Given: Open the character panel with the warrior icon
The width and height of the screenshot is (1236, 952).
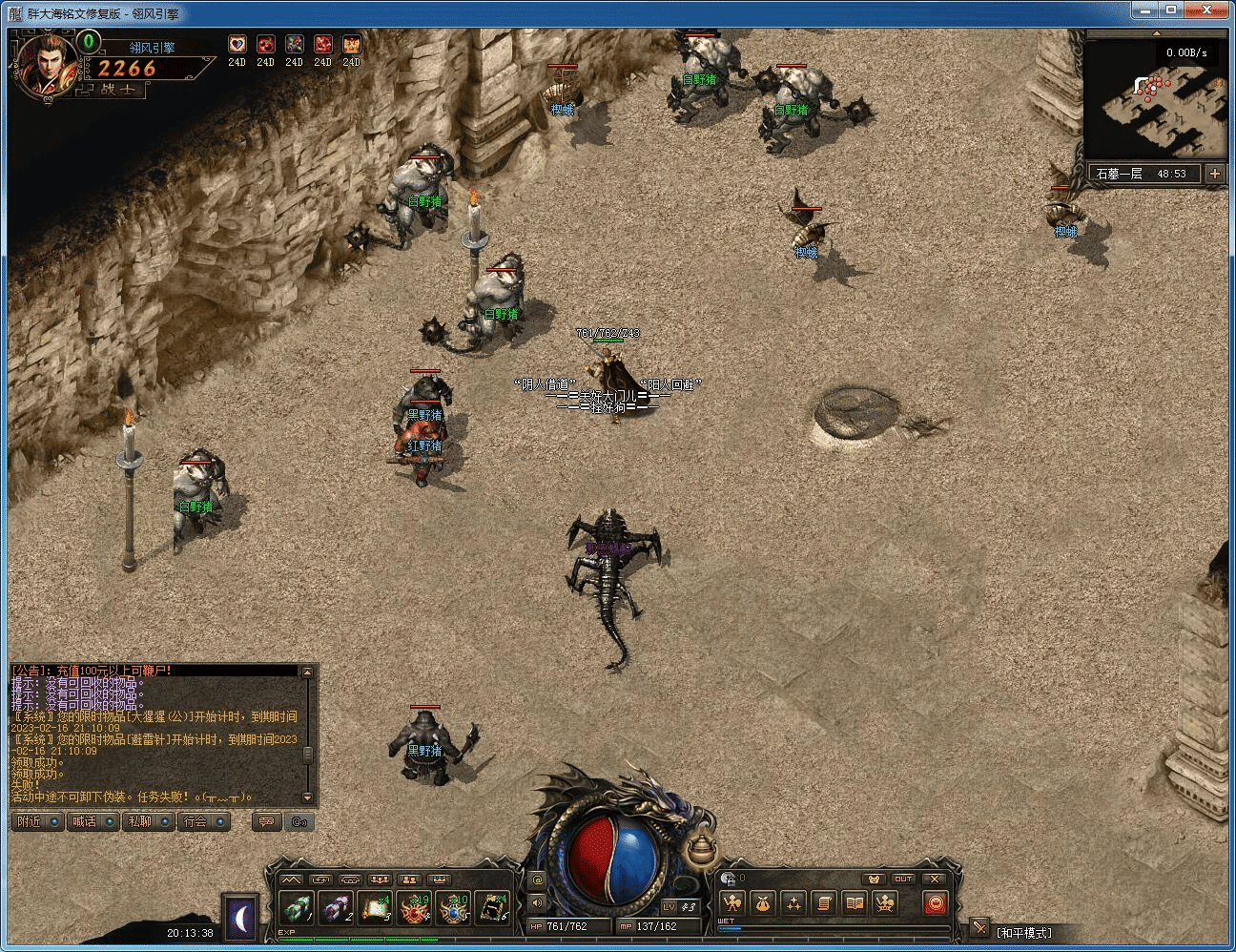Looking at the screenshot, I should click(732, 903).
